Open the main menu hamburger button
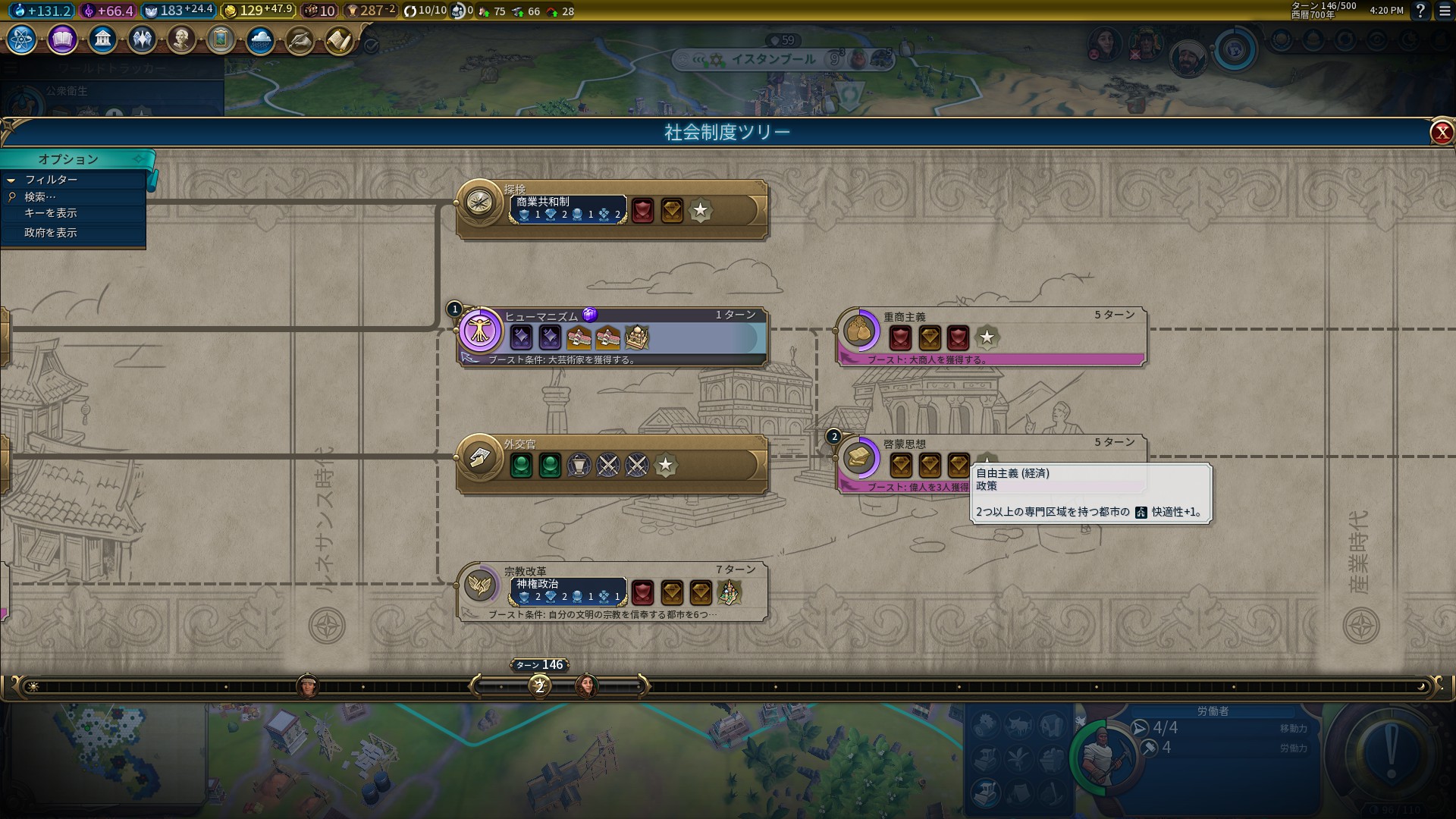 pyautogui.click(x=1445, y=11)
